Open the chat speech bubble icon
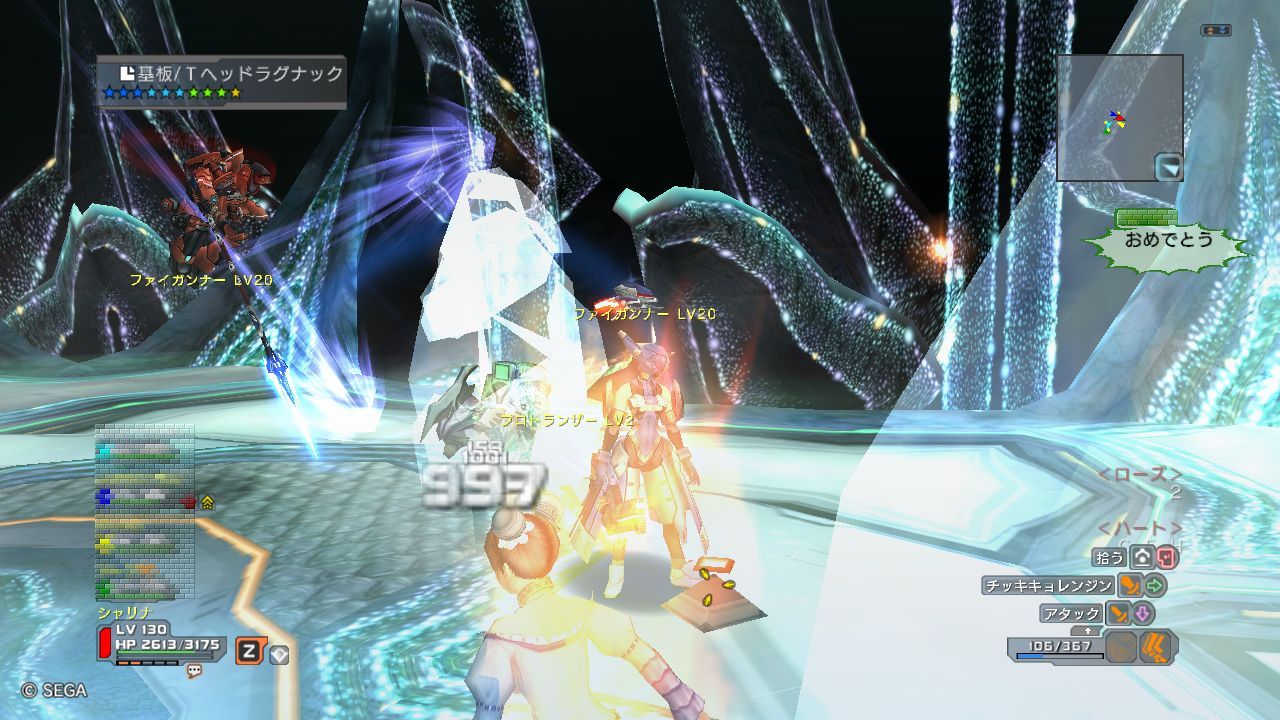 [194, 671]
